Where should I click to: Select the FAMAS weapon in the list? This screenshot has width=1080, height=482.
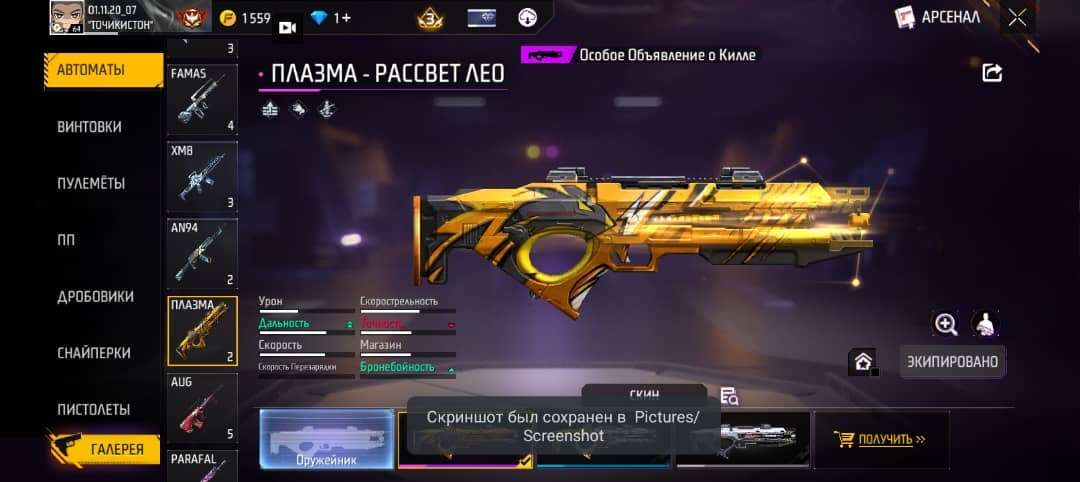(201, 100)
